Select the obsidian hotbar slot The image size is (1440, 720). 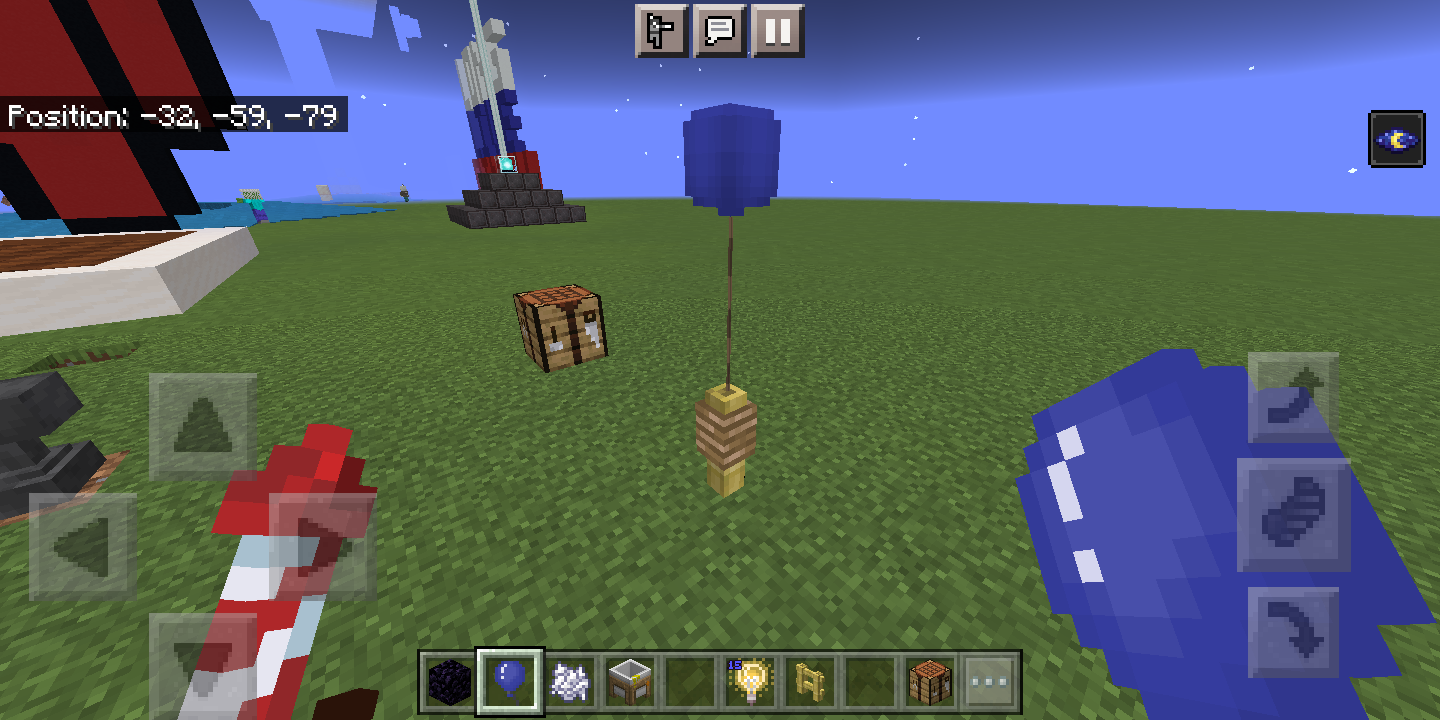point(447,680)
